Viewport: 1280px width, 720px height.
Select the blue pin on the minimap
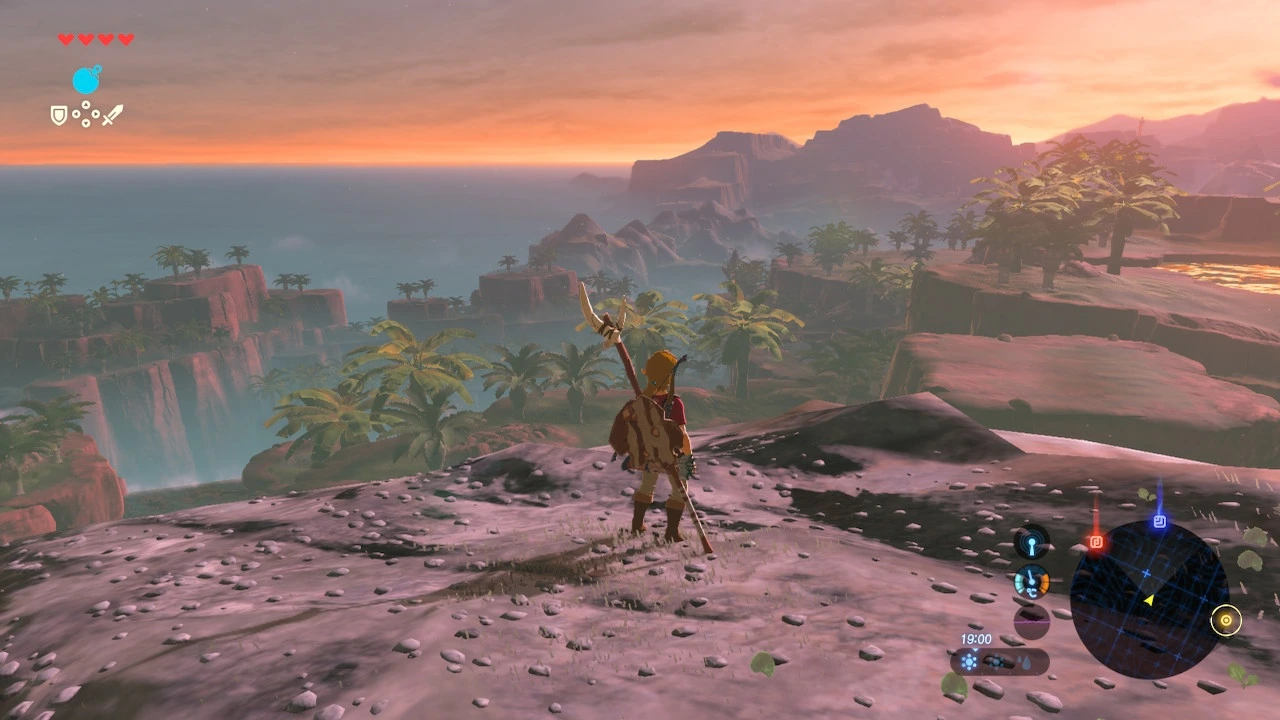click(x=1159, y=521)
